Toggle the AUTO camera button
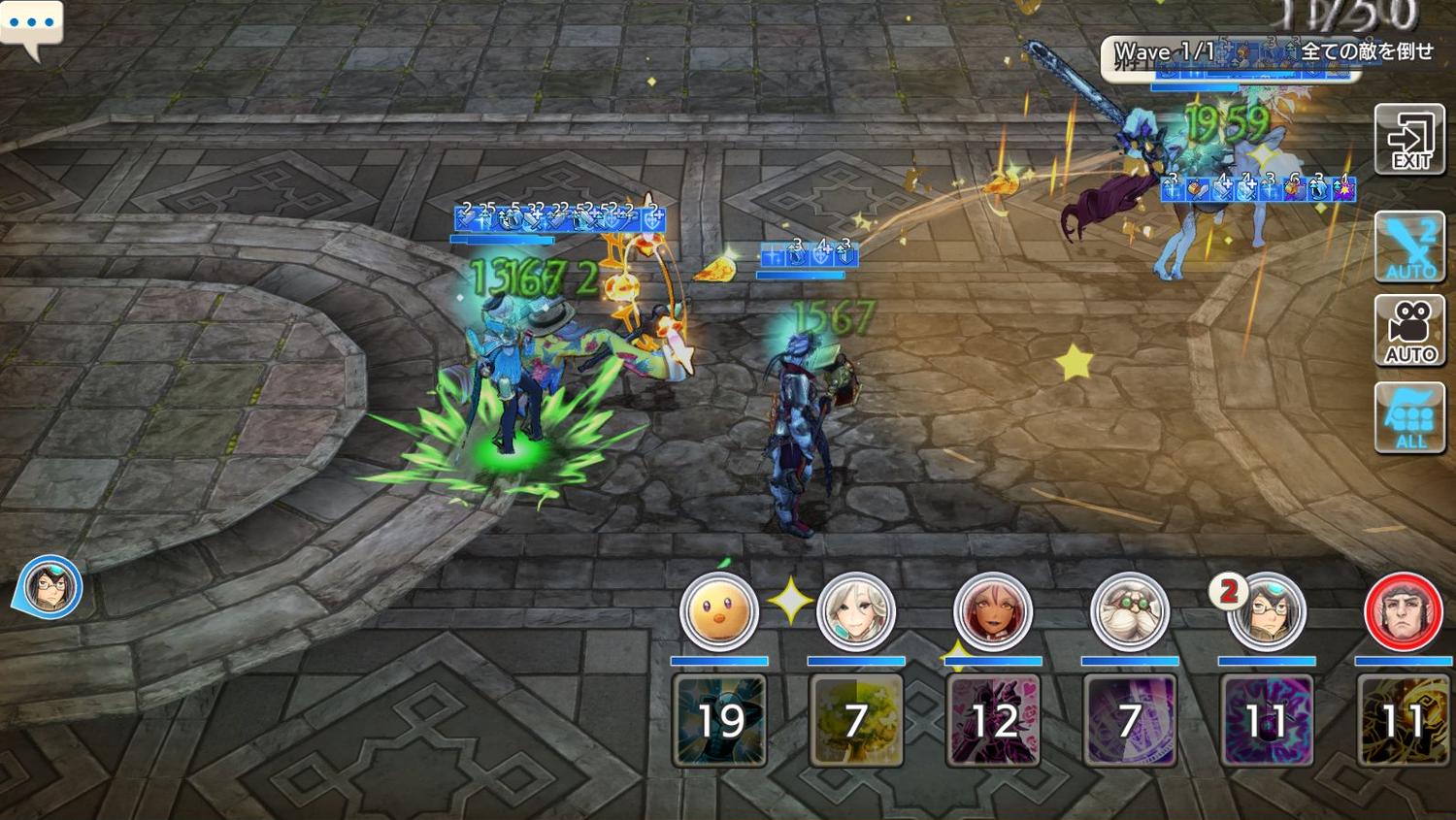 pyautogui.click(x=1409, y=331)
